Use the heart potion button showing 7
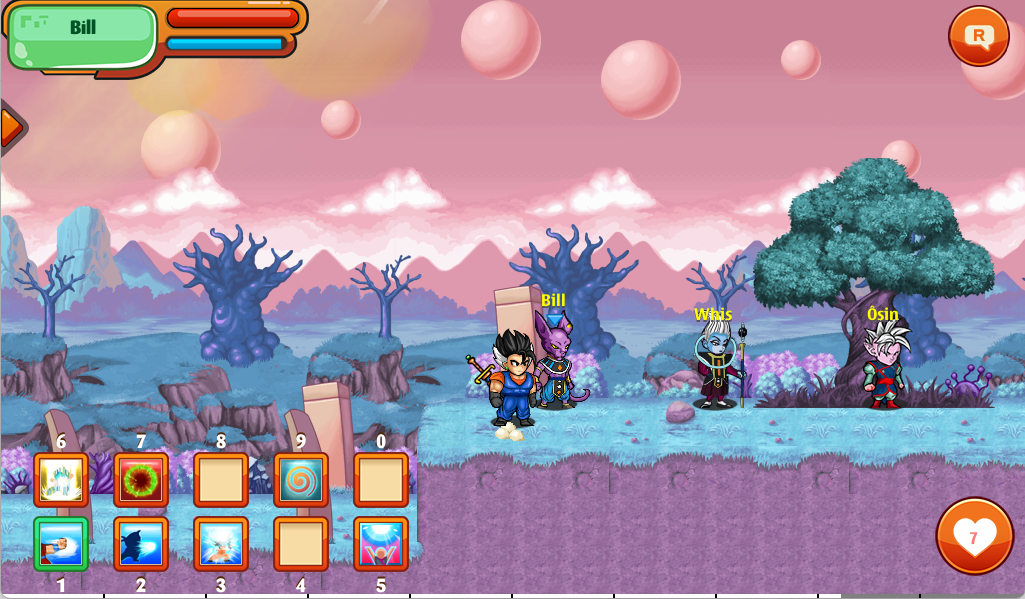The height and width of the screenshot is (599, 1025). (974, 536)
